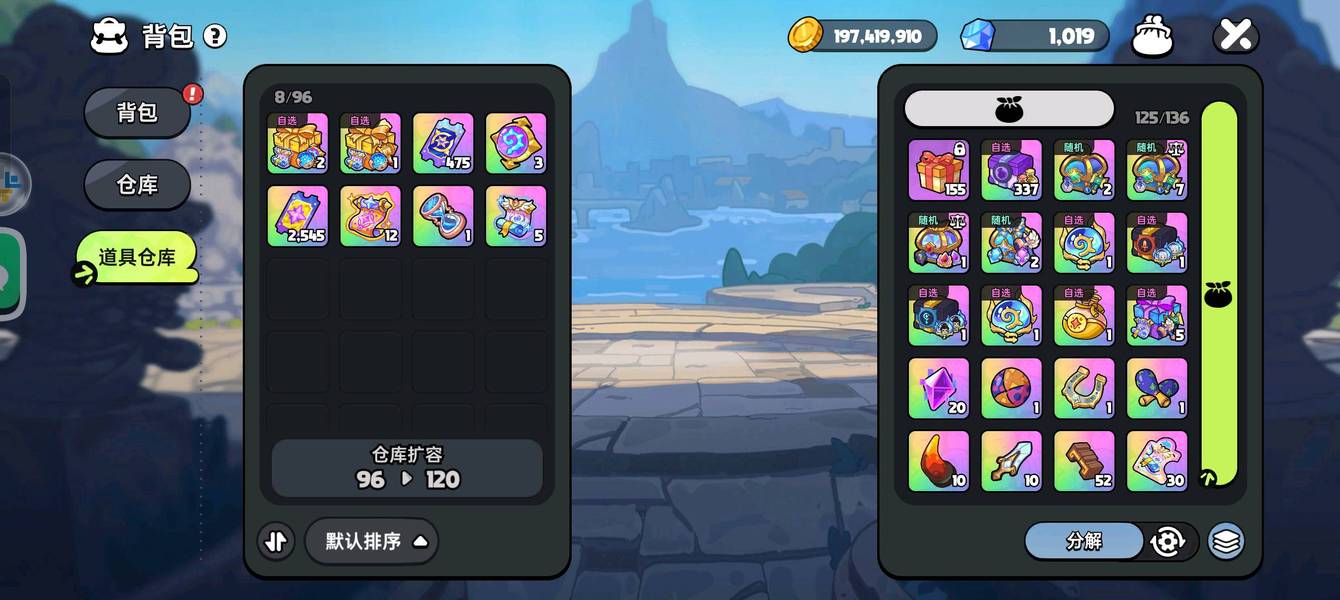Select the purple chest stack of 337
Viewport: 1340px width, 600px height.
coord(1011,169)
